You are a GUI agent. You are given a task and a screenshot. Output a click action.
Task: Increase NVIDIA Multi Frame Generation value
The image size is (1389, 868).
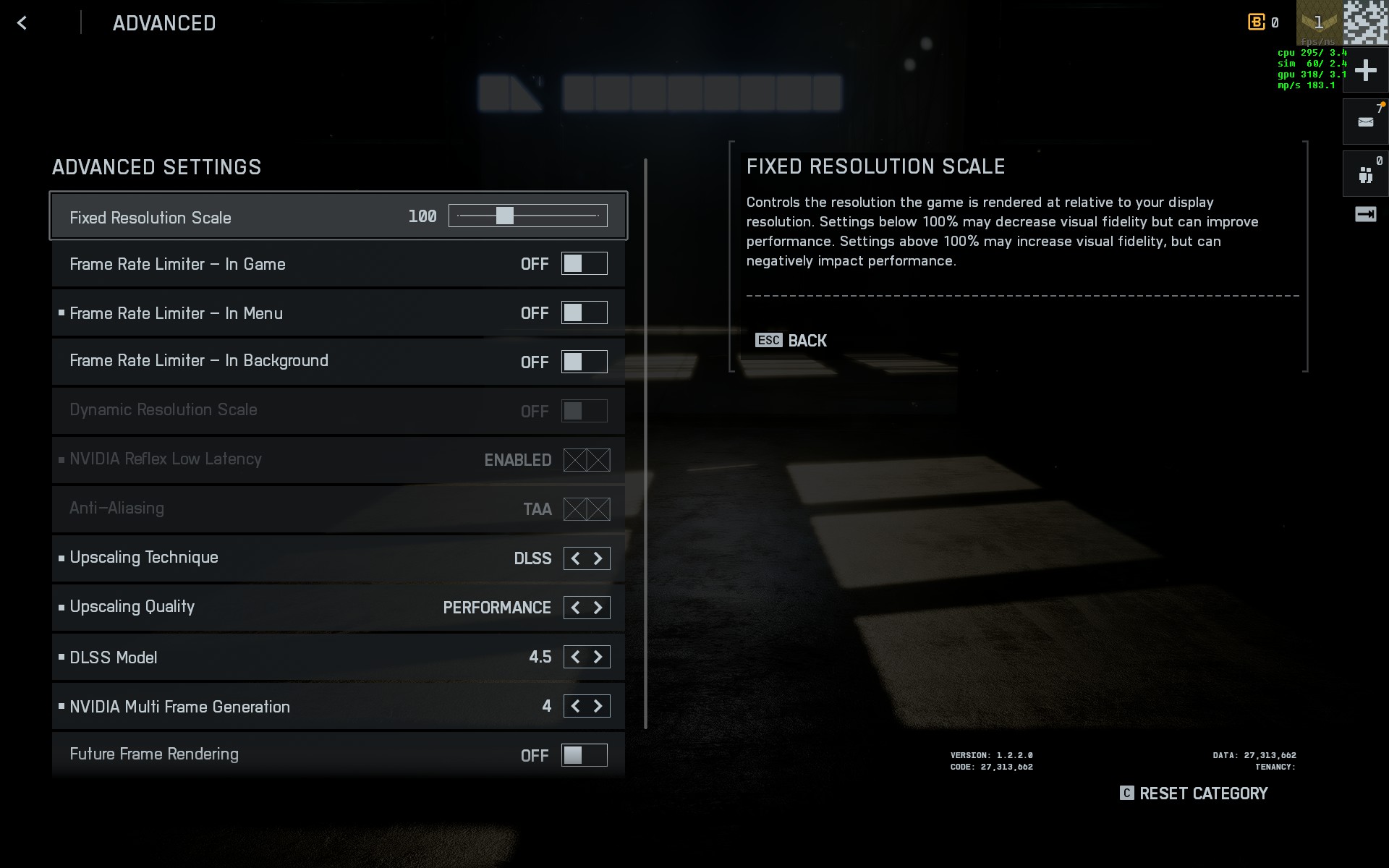click(598, 706)
